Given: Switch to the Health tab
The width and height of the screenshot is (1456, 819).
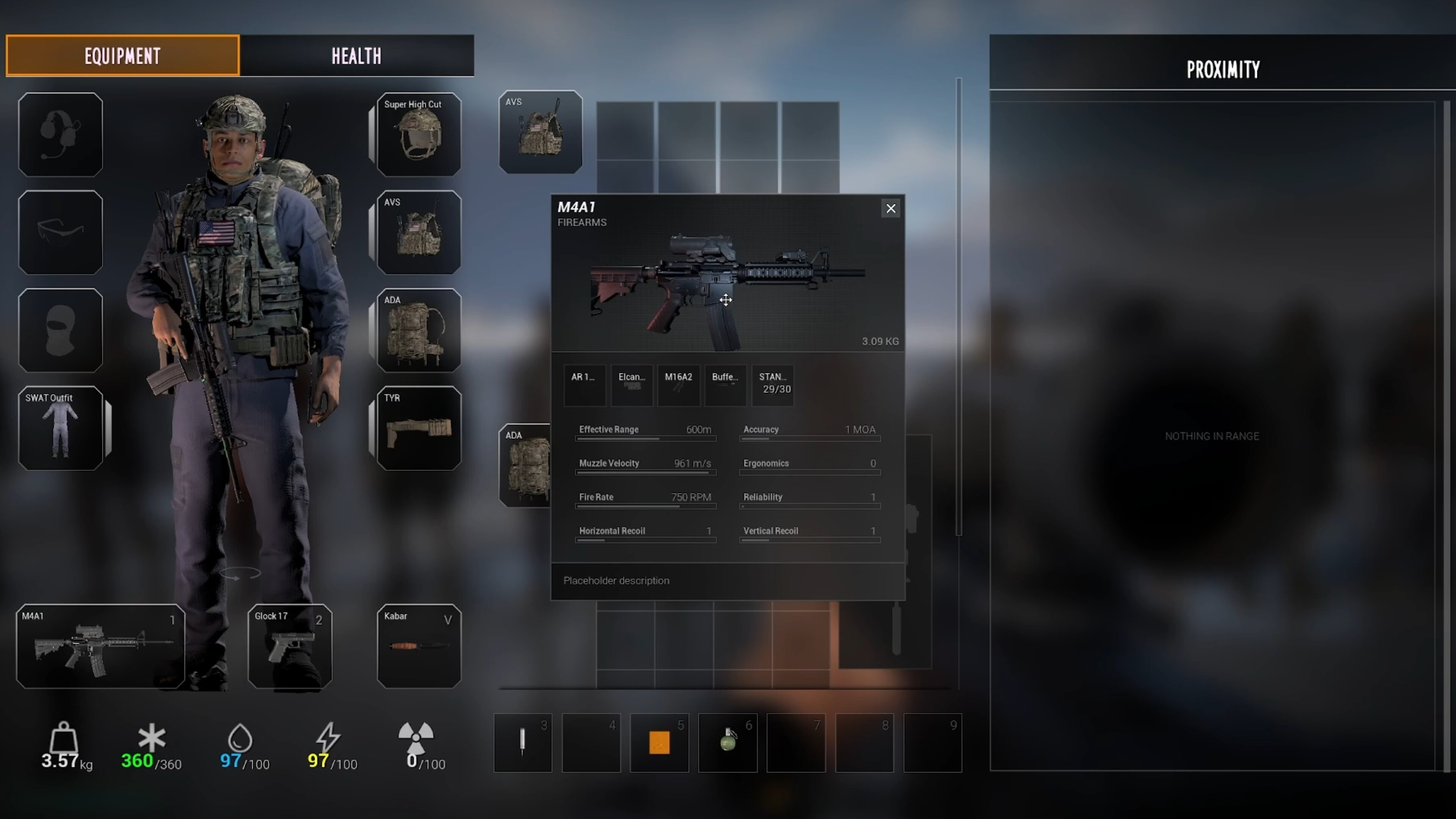Looking at the screenshot, I should tap(356, 55).
